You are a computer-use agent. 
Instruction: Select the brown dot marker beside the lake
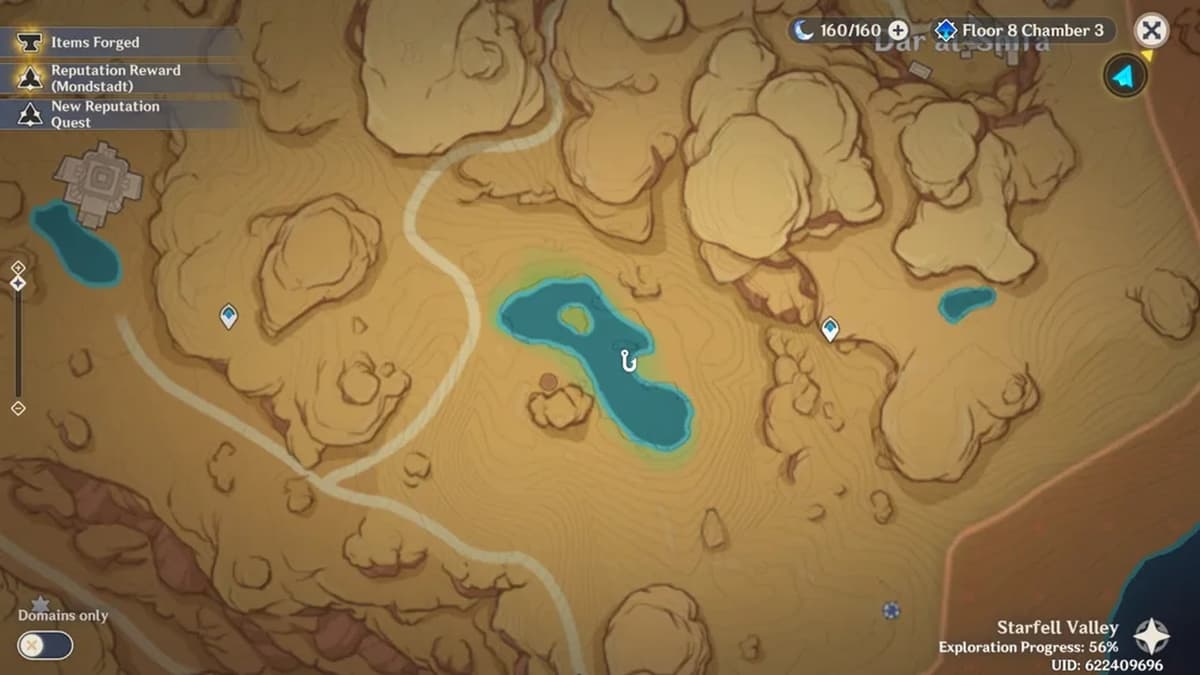point(548,381)
